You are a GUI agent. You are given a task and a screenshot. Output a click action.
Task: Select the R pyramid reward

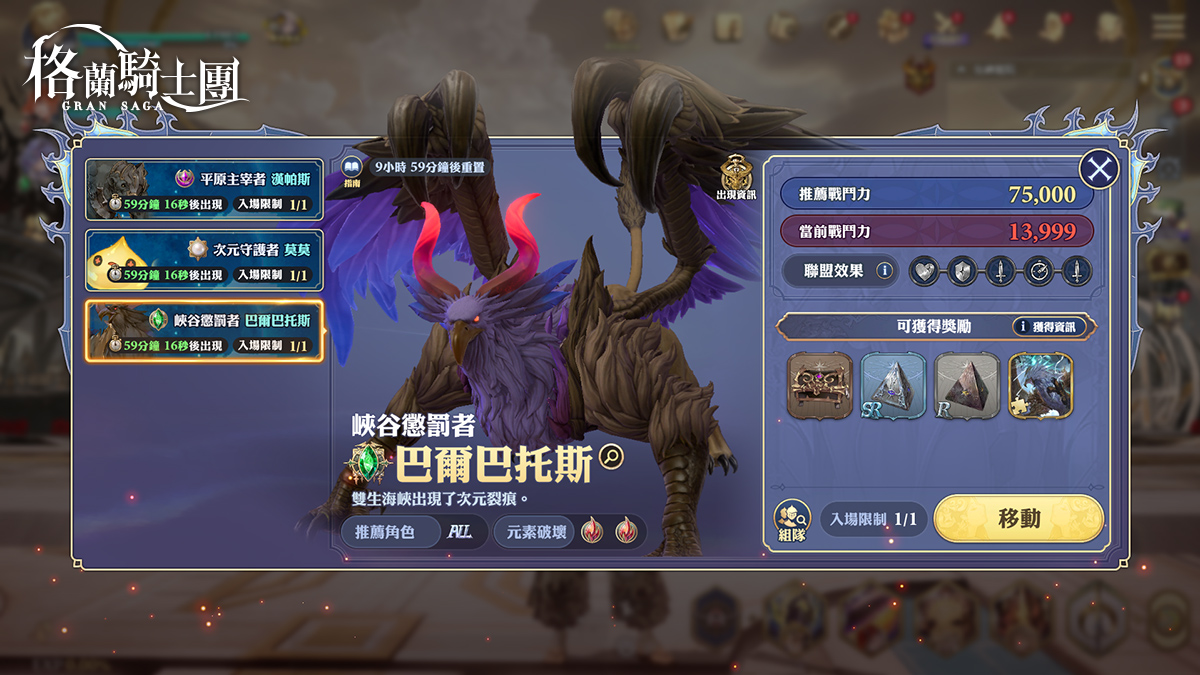[967, 385]
